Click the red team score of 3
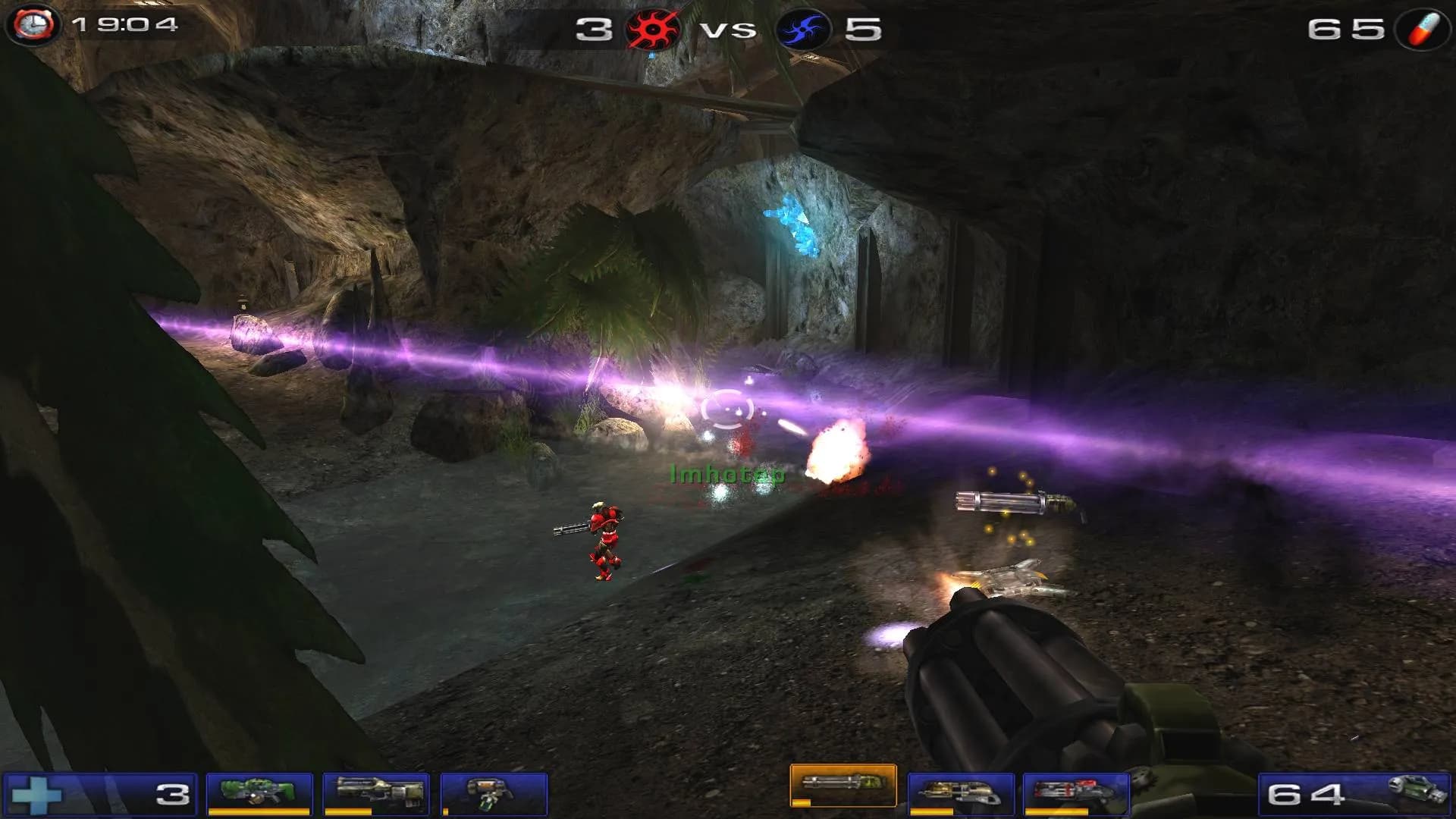1456x819 pixels. (595, 29)
